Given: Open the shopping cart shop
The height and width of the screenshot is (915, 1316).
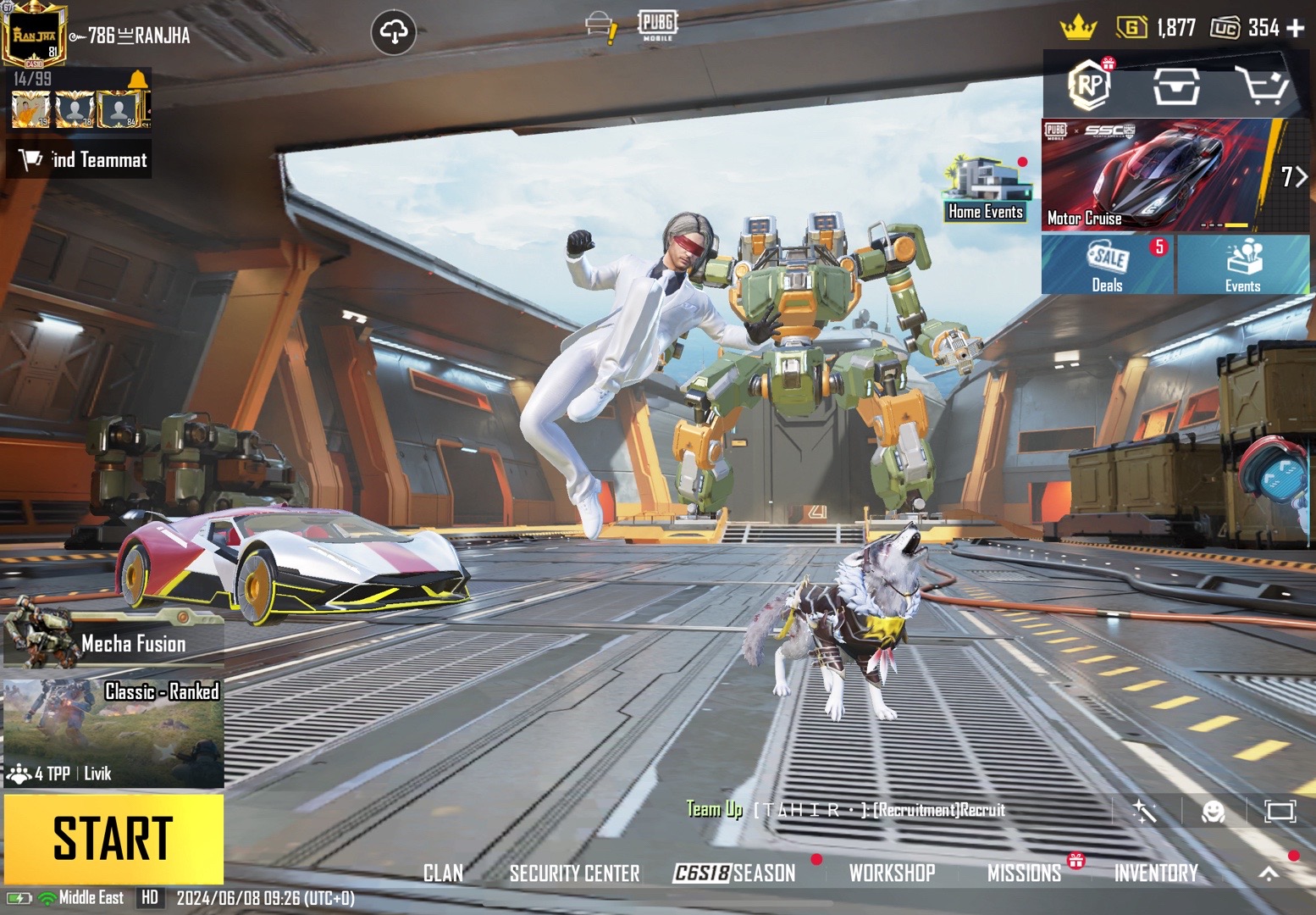Looking at the screenshot, I should [1261, 86].
